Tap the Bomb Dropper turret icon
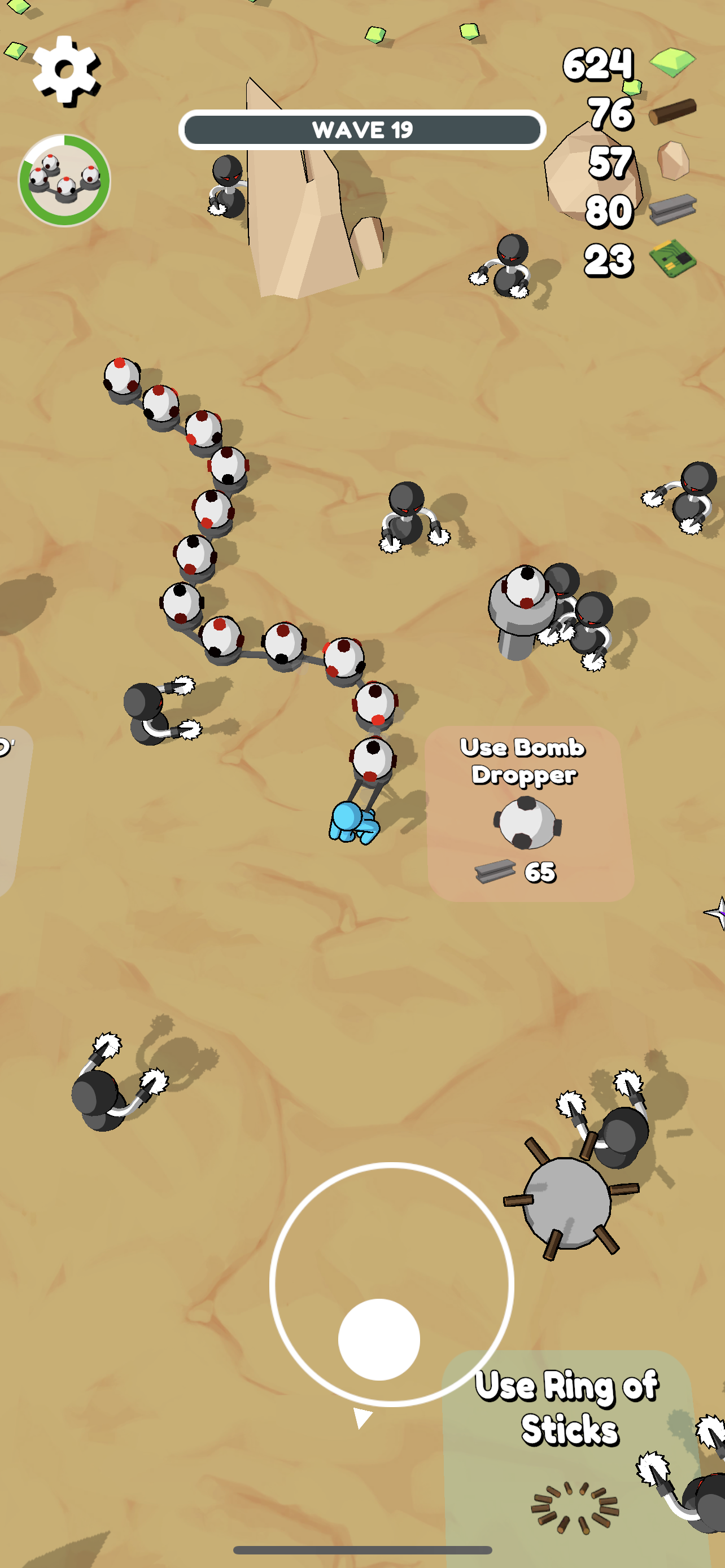Image resolution: width=725 pixels, height=1568 pixels. point(527,823)
